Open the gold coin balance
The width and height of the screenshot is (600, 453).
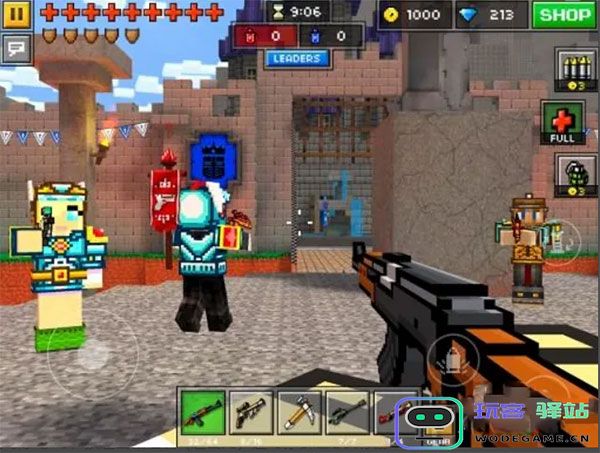(413, 15)
